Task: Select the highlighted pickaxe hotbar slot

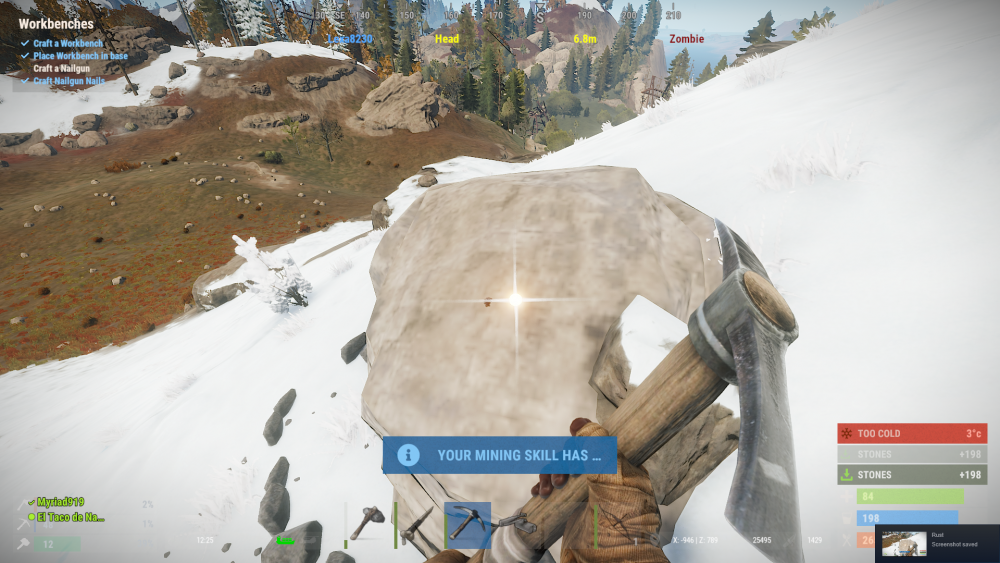Action: 467,524
